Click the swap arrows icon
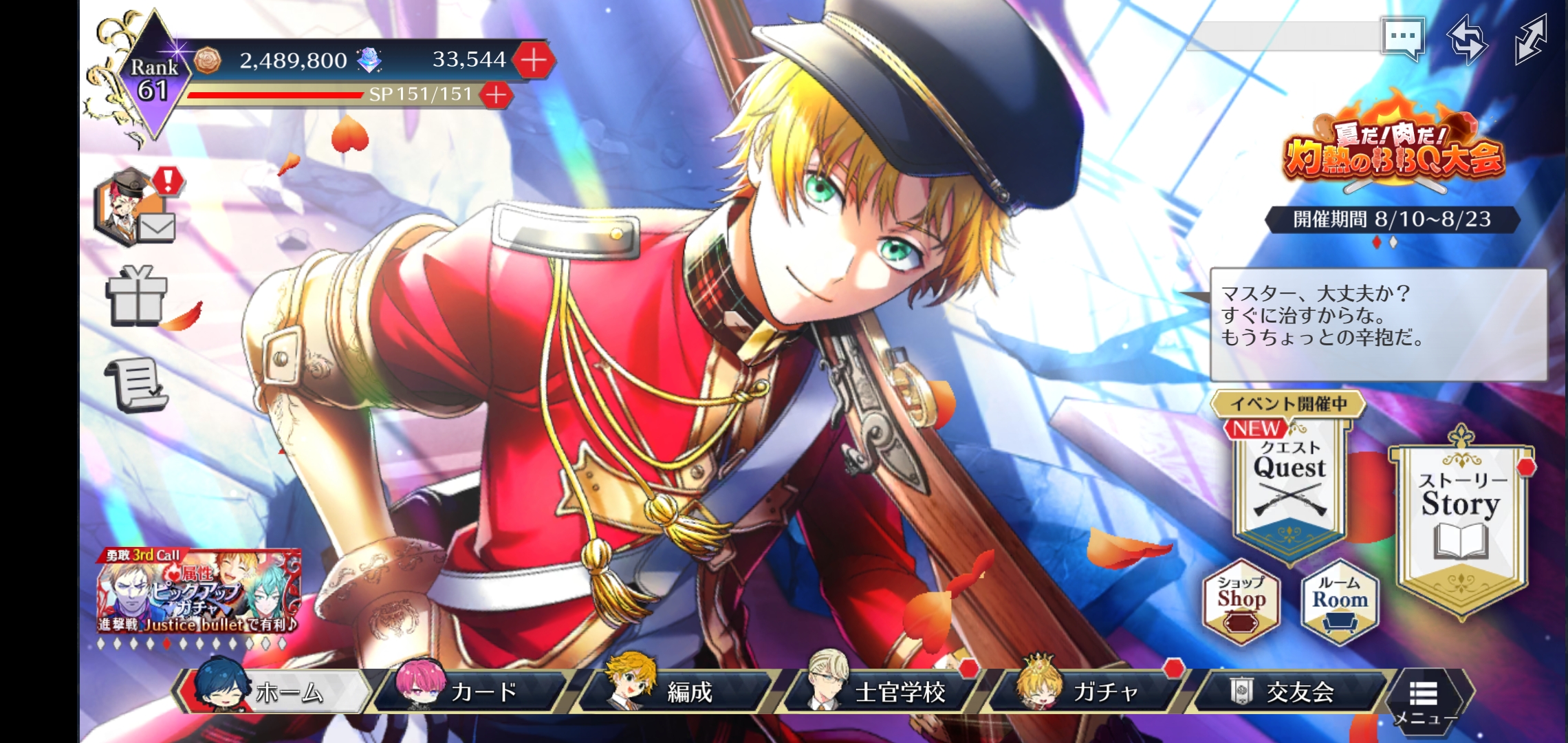The width and height of the screenshot is (1568, 743). [1467, 40]
